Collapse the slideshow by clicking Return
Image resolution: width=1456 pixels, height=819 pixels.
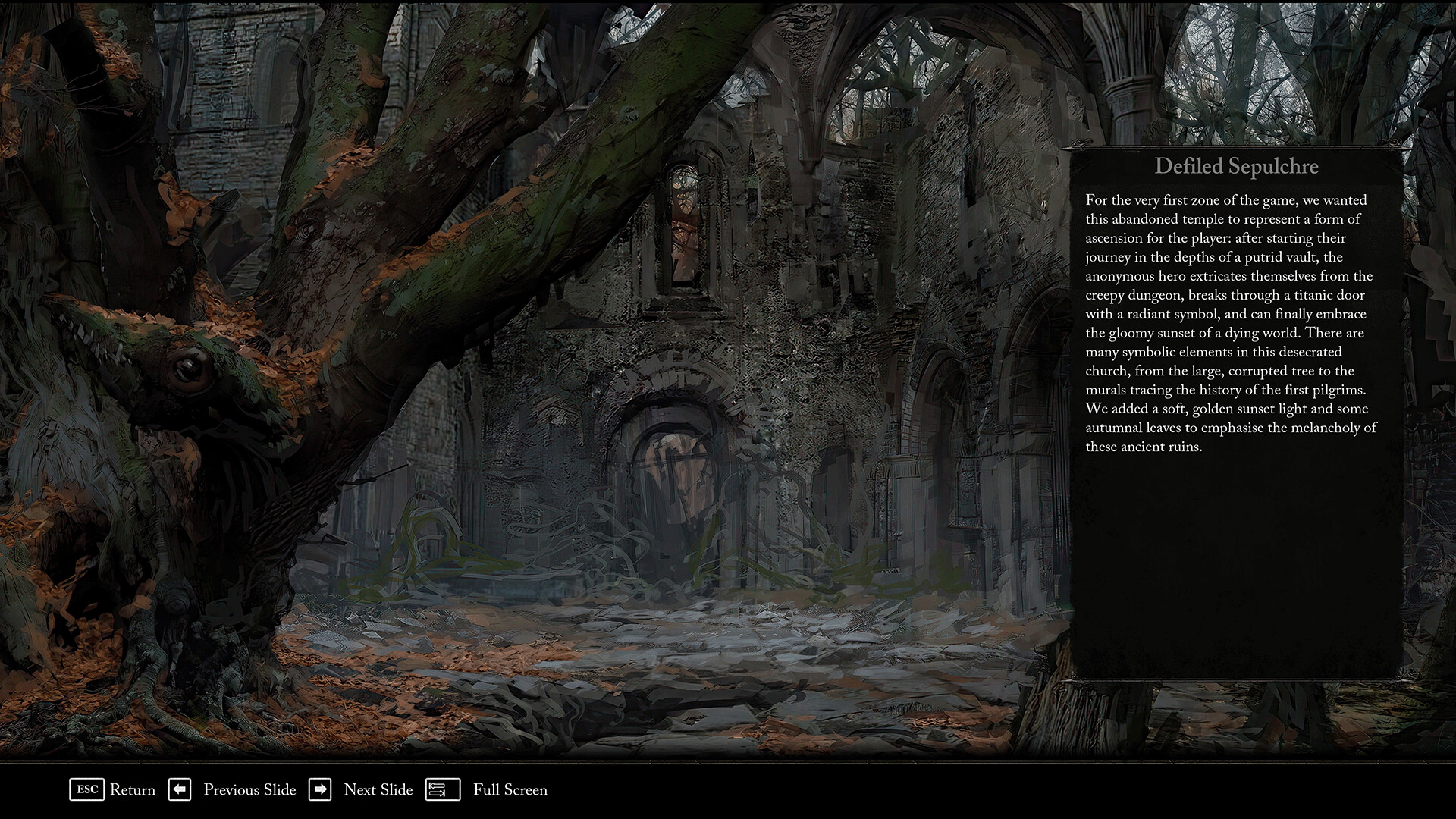point(133,790)
